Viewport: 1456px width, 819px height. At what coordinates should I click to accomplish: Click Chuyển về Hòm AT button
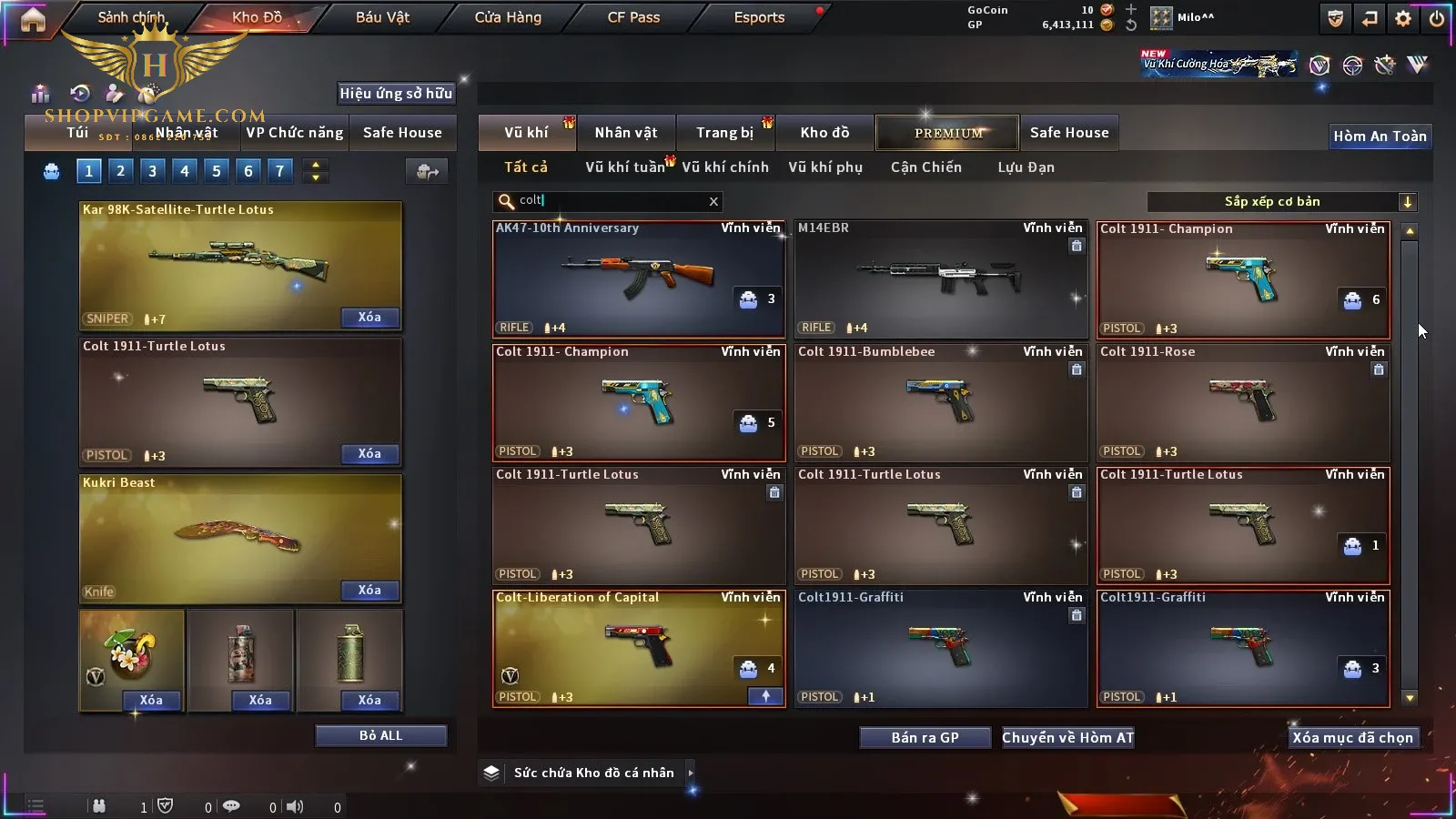(x=1067, y=737)
